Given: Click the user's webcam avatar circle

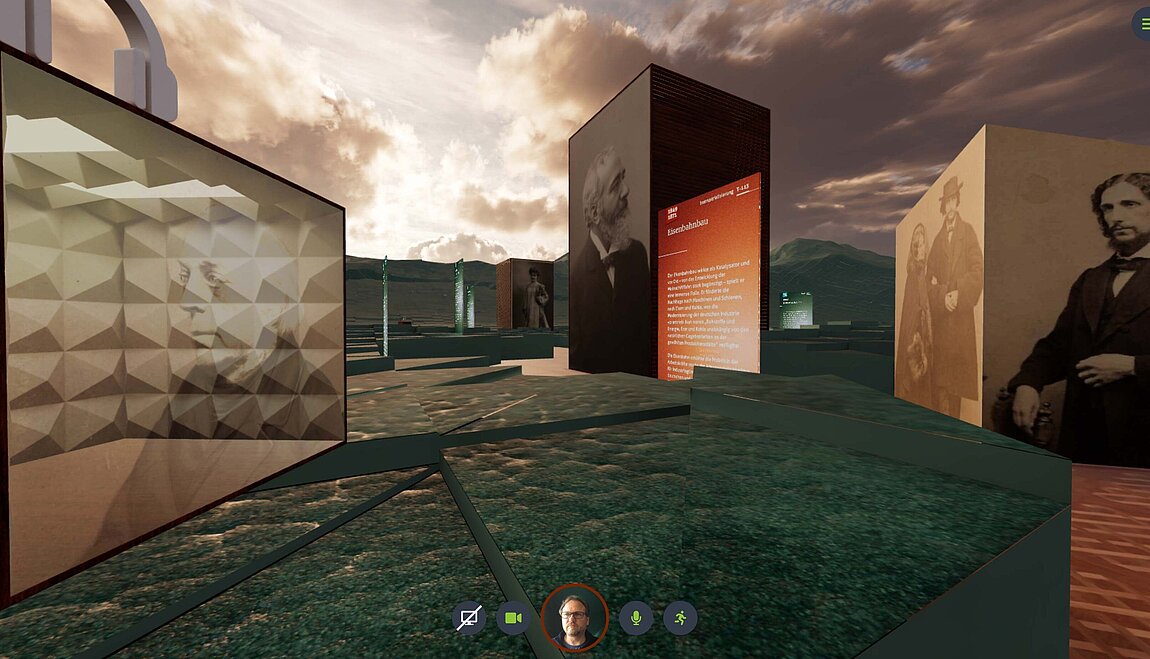Looking at the screenshot, I should point(574,617).
